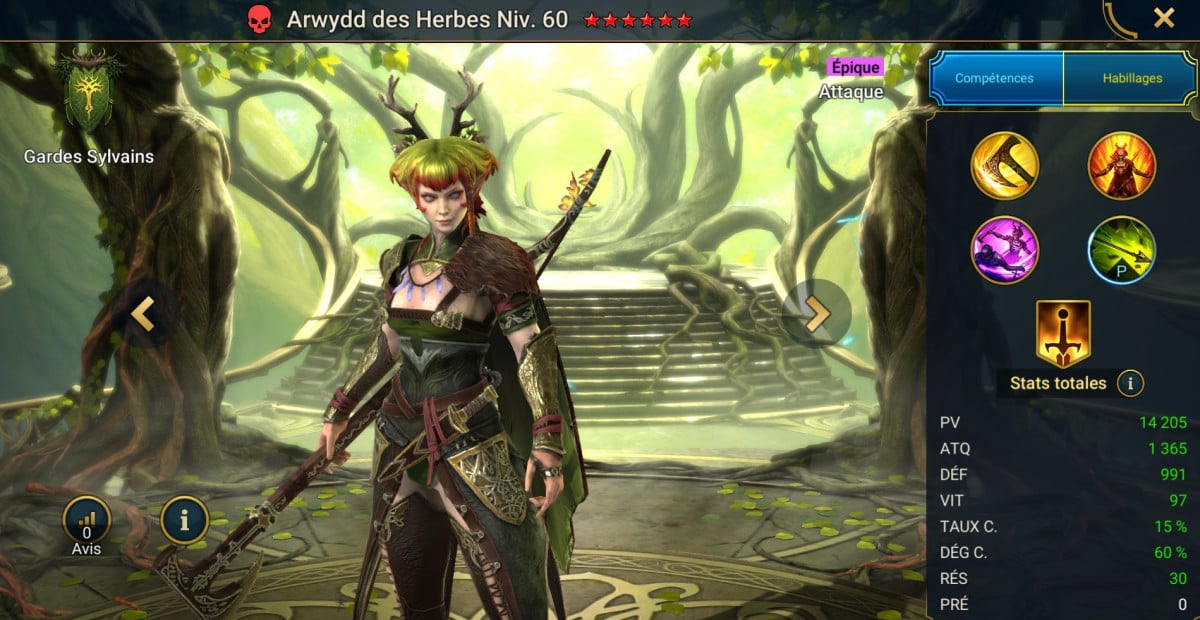Open the champion info button
1200x620 pixels.
click(185, 520)
